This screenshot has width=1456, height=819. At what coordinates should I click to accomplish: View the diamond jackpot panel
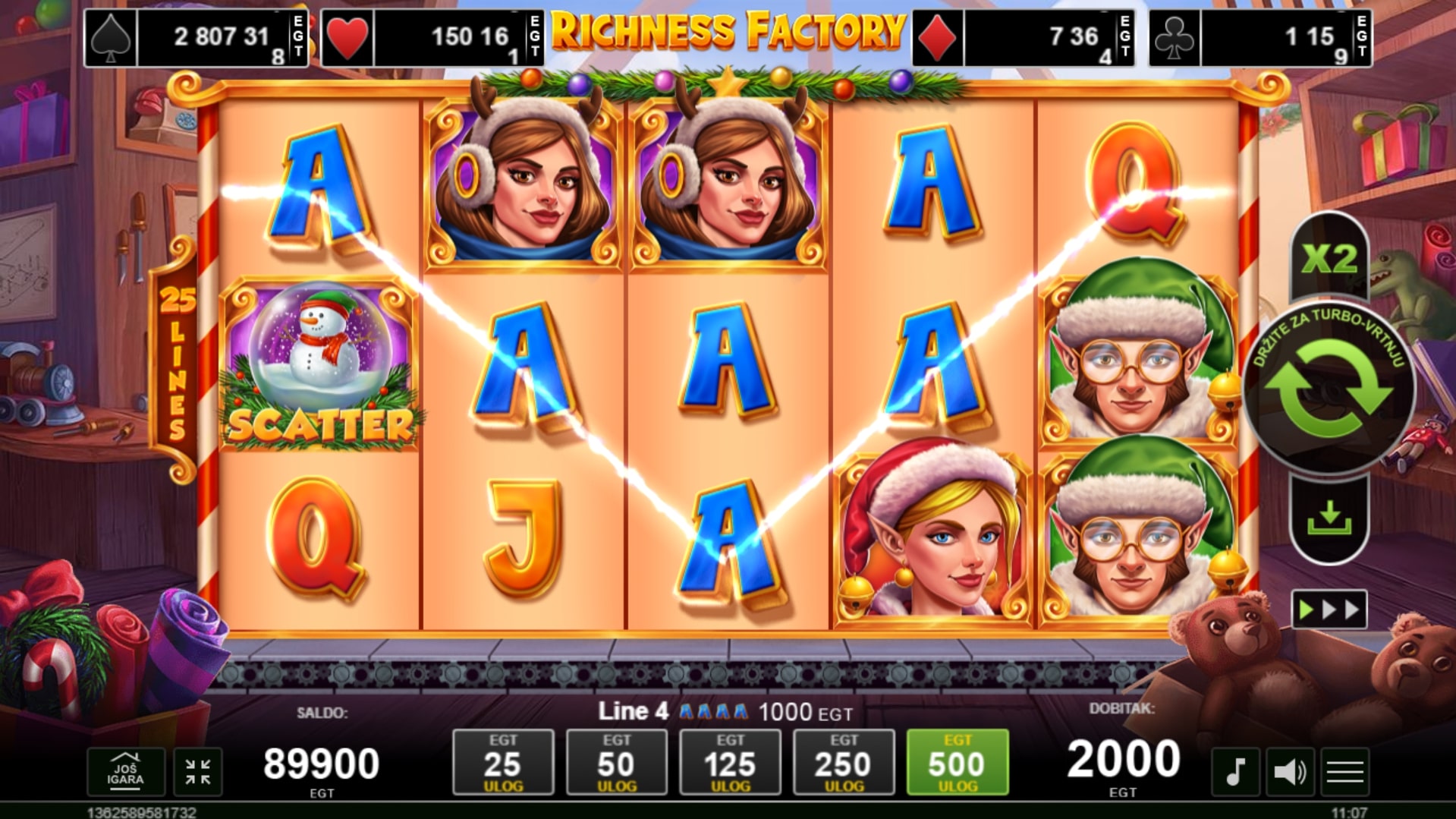coord(1024,38)
